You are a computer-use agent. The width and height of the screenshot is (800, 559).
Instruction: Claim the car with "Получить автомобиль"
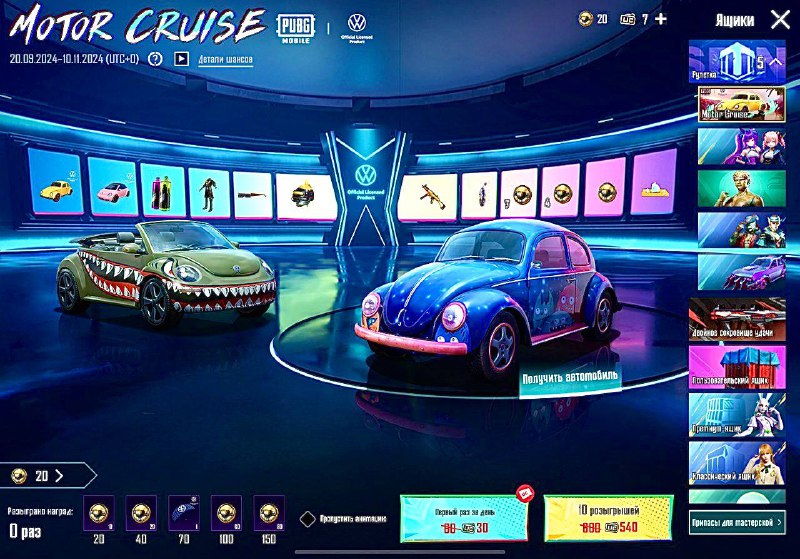[x=568, y=376]
